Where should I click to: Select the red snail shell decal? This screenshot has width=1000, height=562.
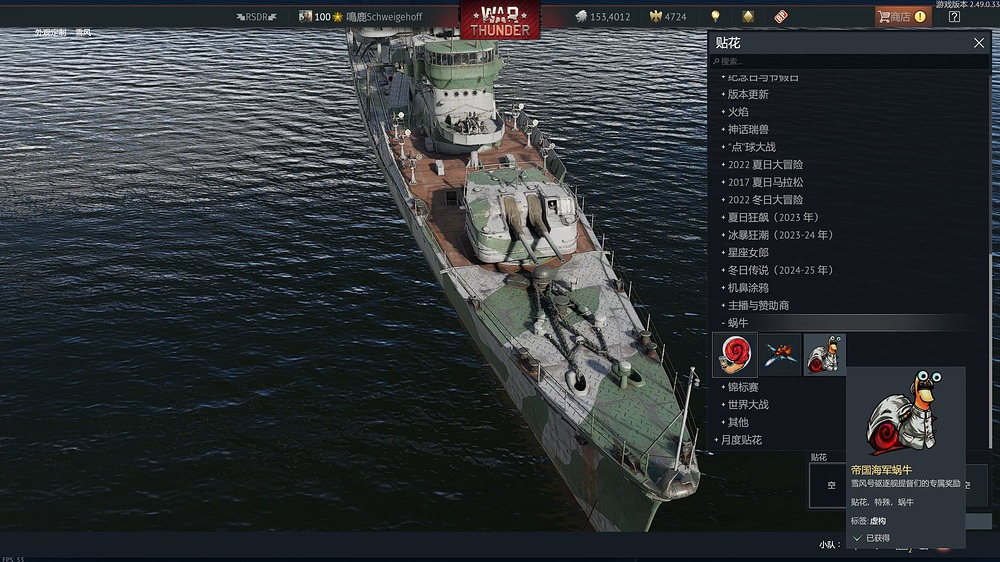click(x=735, y=354)
